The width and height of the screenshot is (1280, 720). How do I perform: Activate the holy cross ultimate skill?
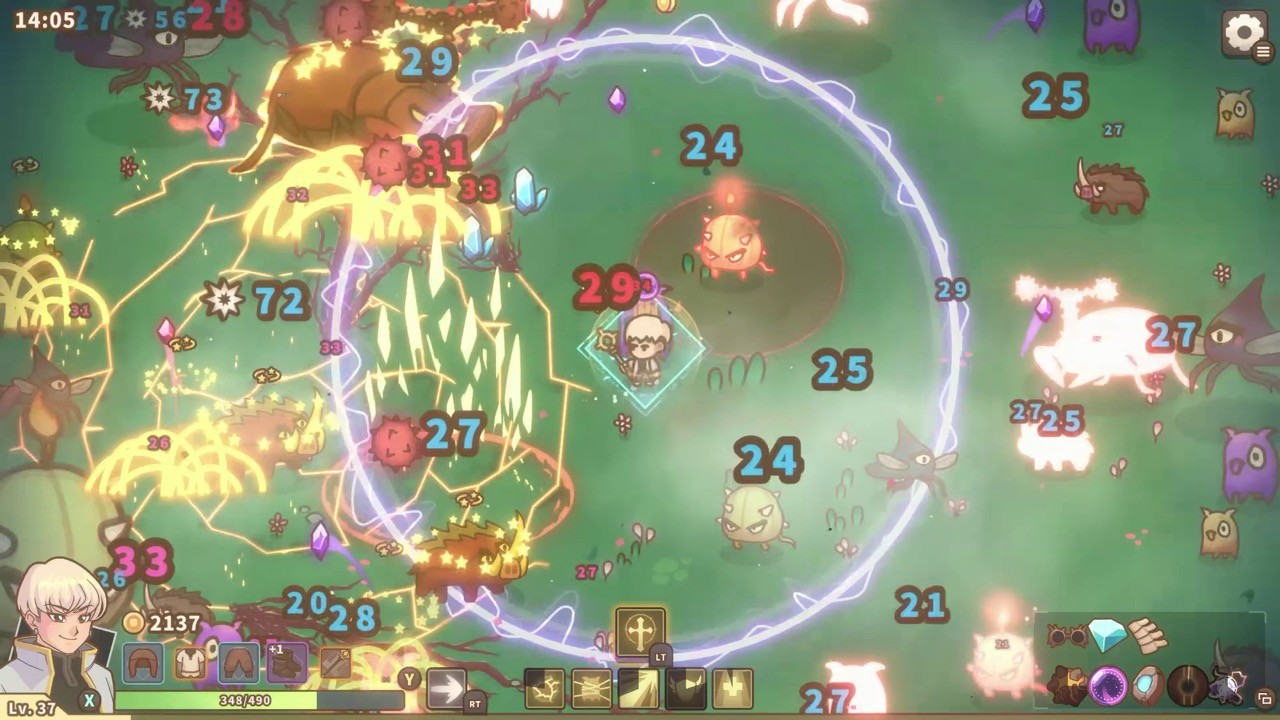pyautogui.click(x=640, y=631)
